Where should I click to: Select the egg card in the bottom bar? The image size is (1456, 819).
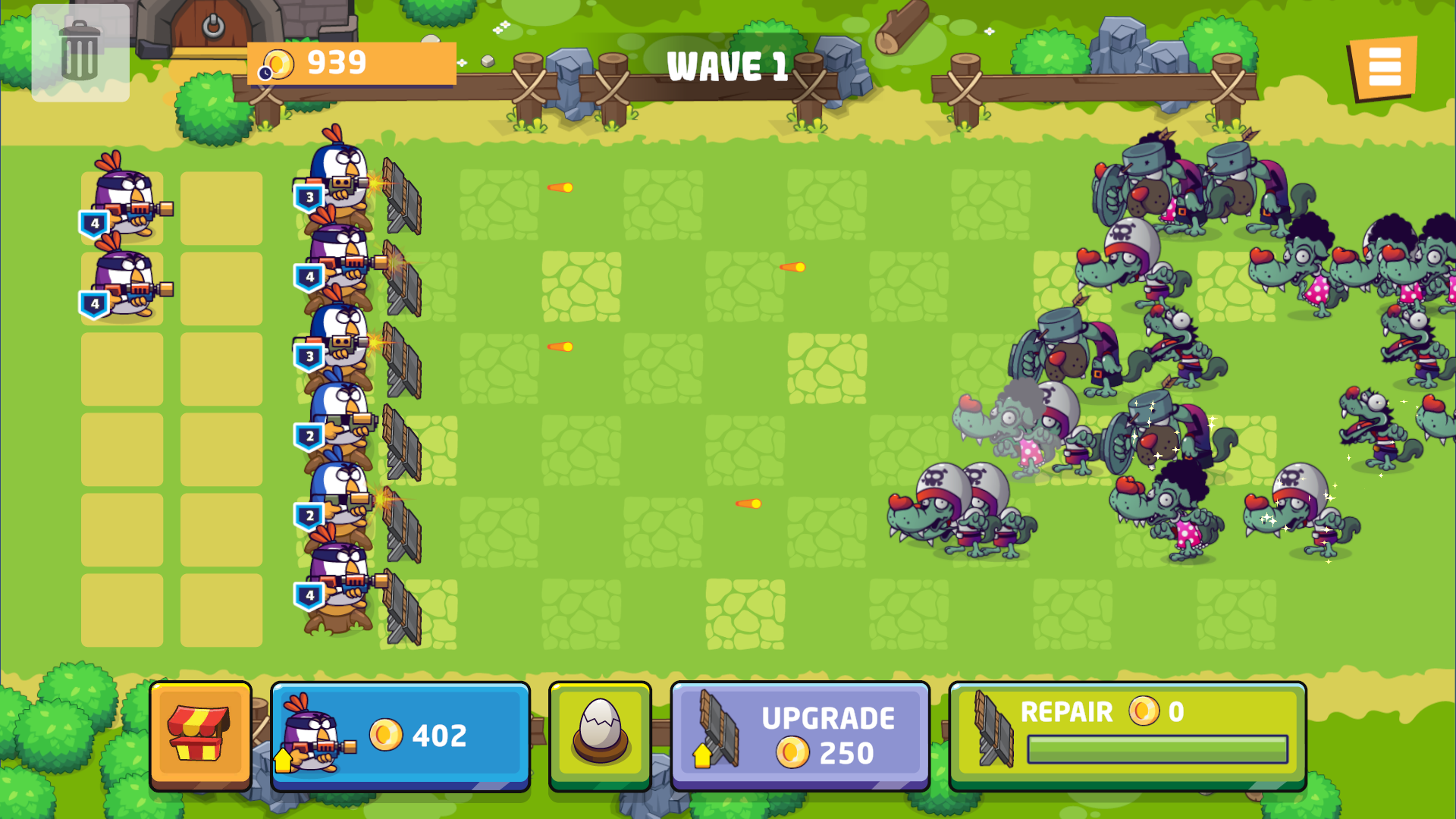click(599, 734)
